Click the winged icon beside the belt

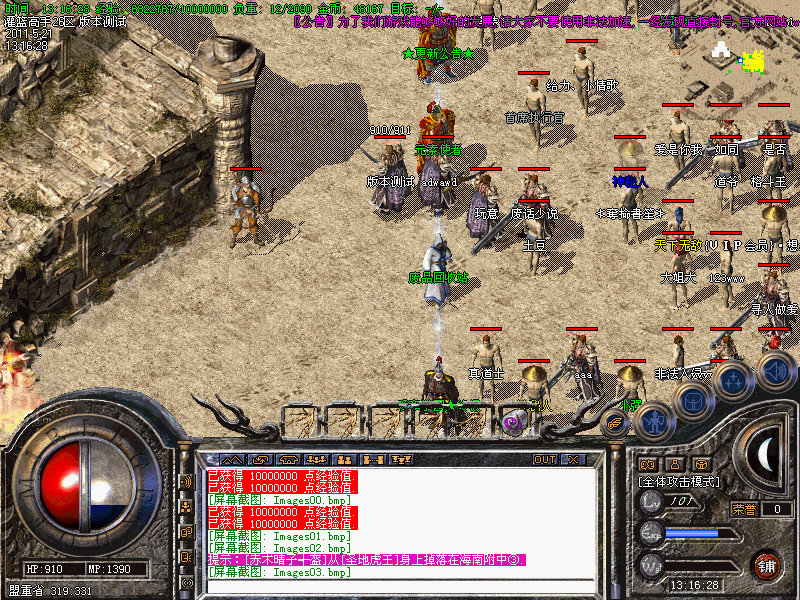pos(616,423)
